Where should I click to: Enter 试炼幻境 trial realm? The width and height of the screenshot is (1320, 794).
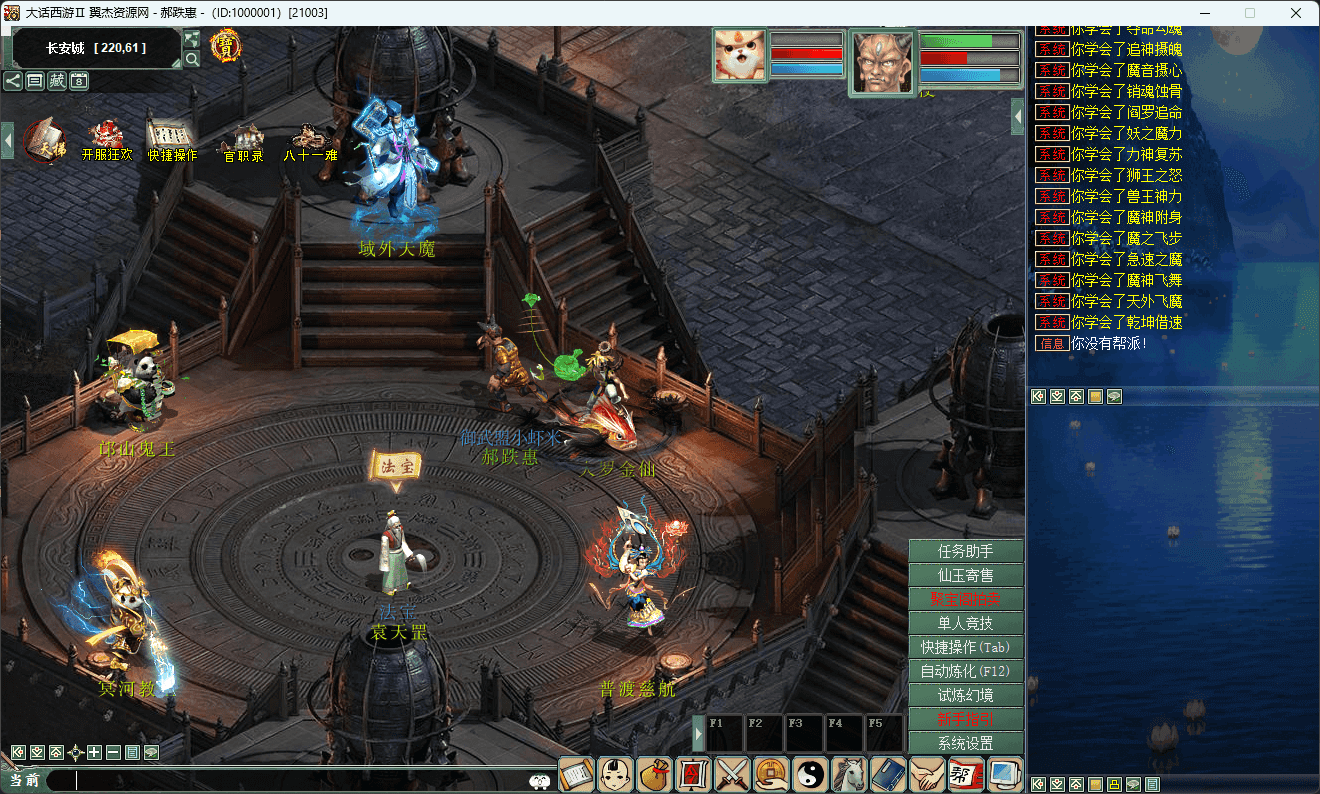tap(965, 695)
